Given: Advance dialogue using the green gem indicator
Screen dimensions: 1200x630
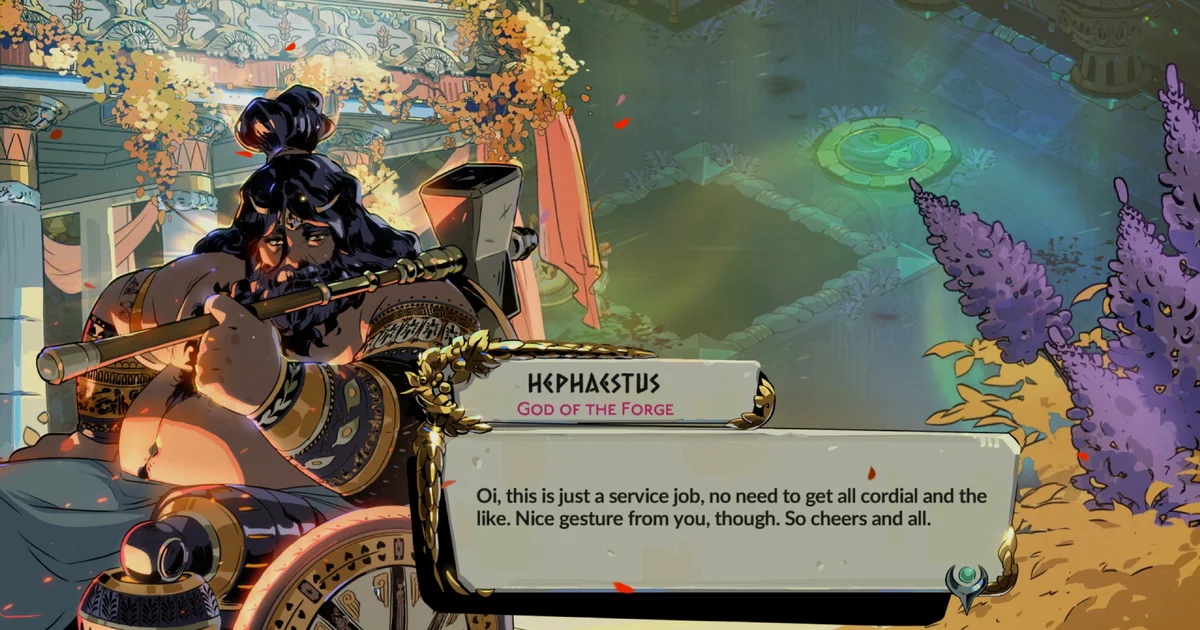Looking at the screenshot, I should [x=966, y=578].
